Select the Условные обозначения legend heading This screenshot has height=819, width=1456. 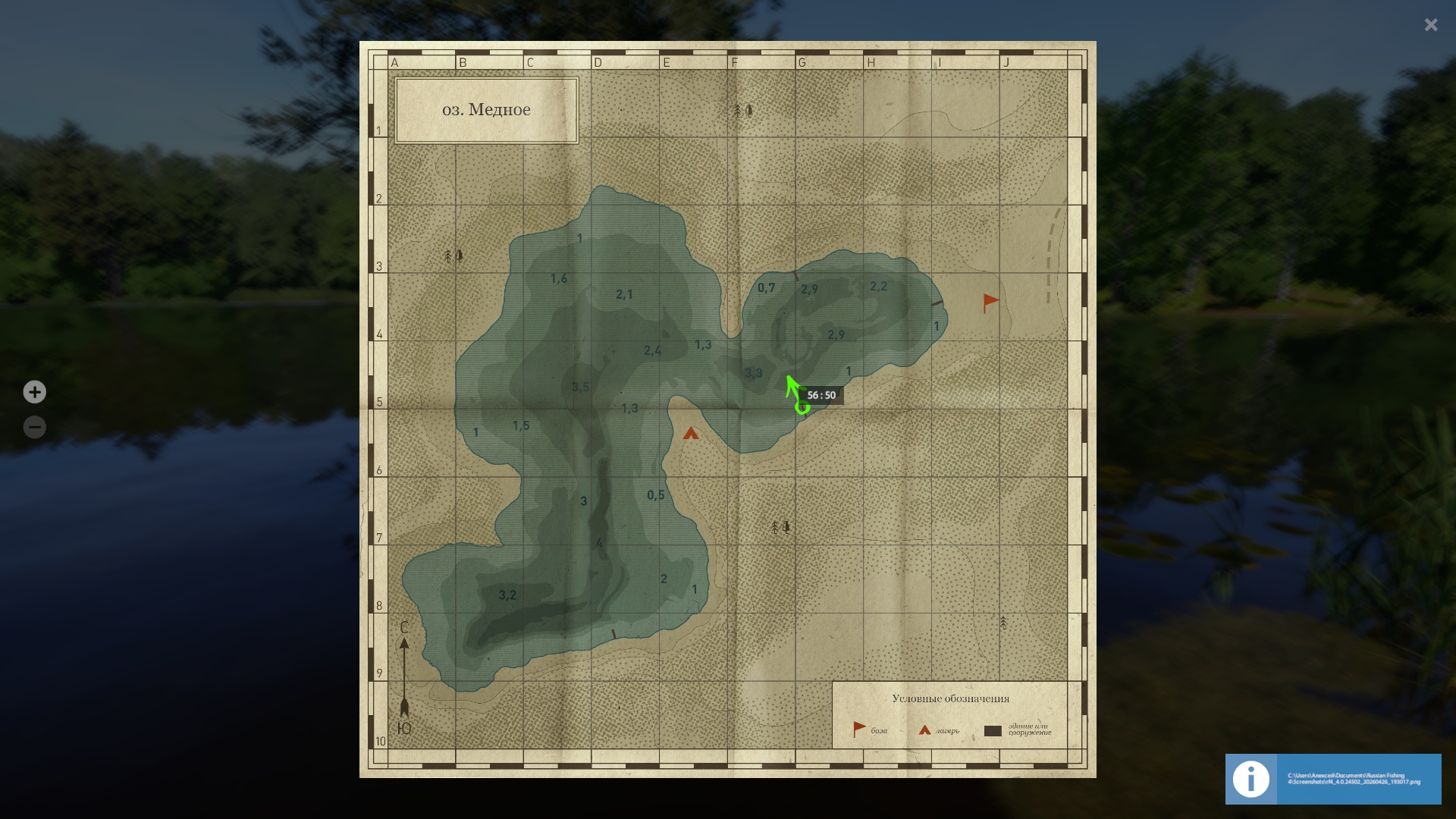[951, 699]
